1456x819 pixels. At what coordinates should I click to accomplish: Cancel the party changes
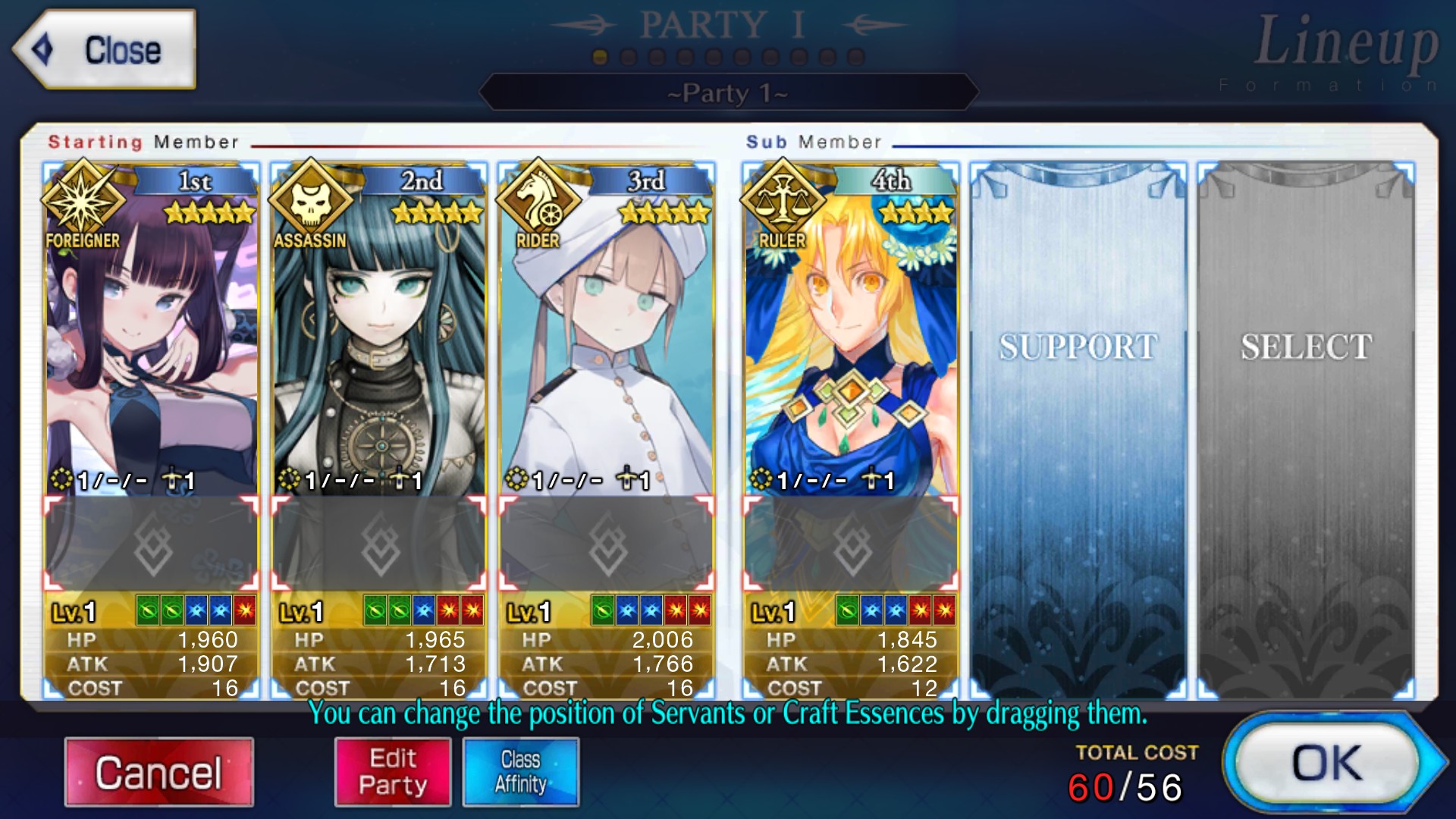coord(158,772)
